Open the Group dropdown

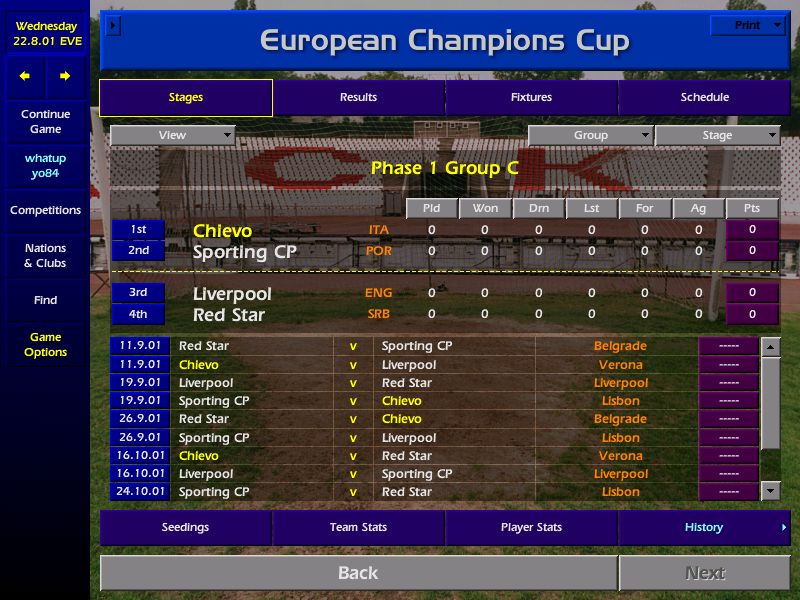pos(590,136)
